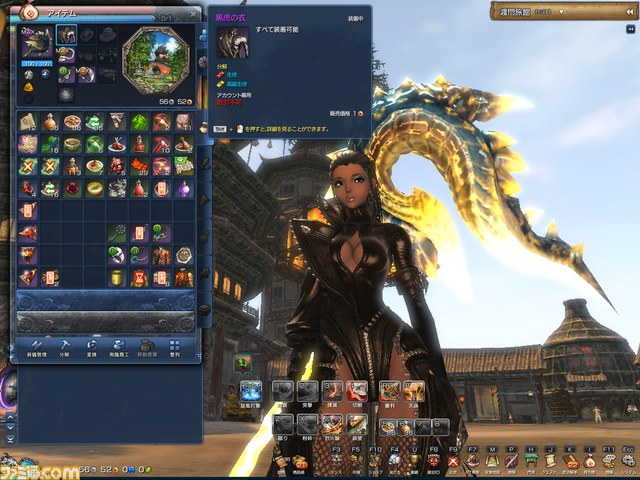
Task: Activate the glowing blue first skill icon
Action: [x=251, y=392]
